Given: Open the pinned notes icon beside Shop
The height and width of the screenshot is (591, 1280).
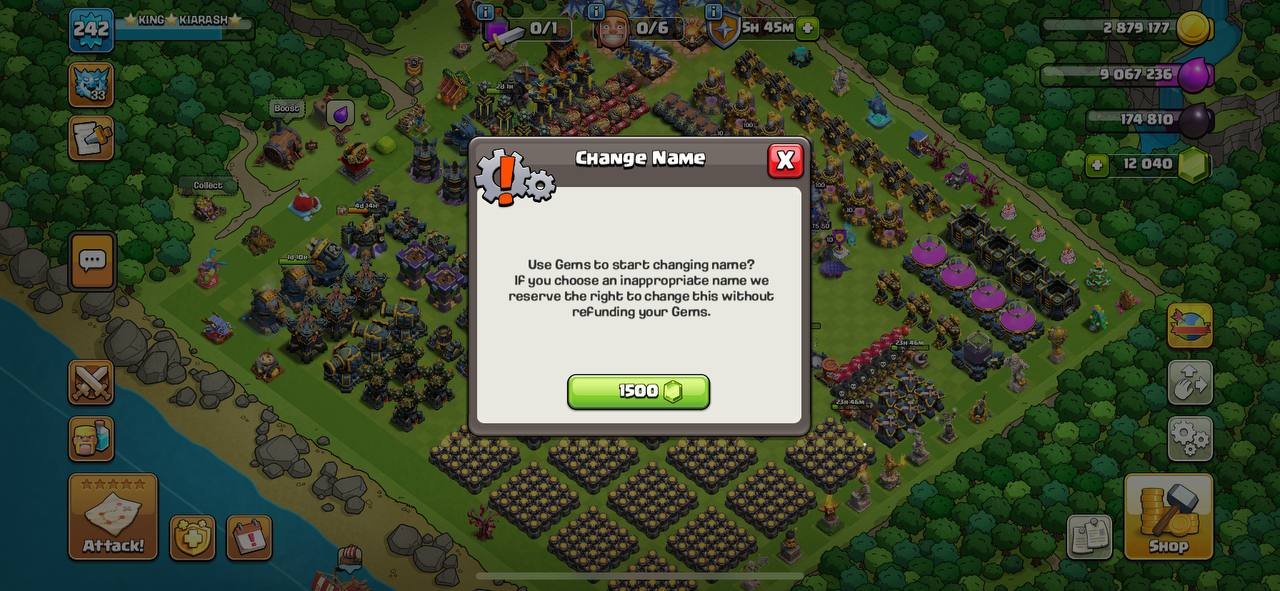Looking at the screenshot, I should coord(1089,537).
